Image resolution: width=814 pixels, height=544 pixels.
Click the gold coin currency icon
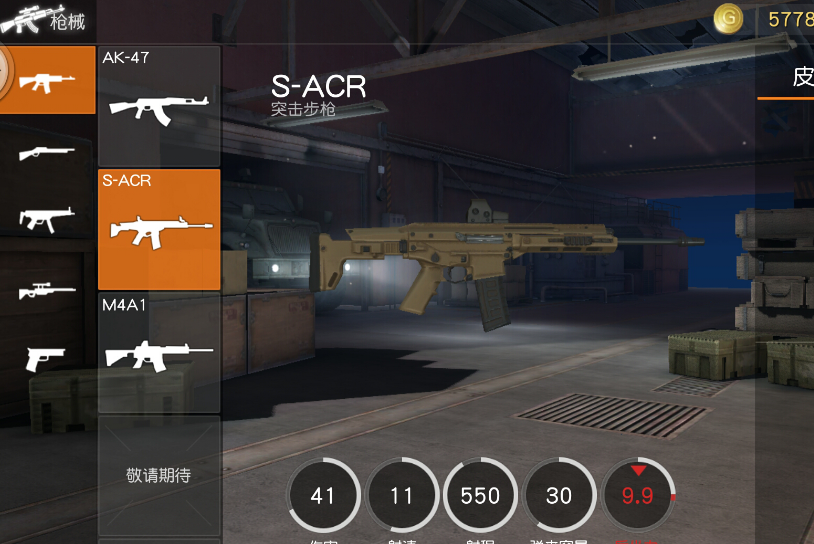(x=729, y=18)
